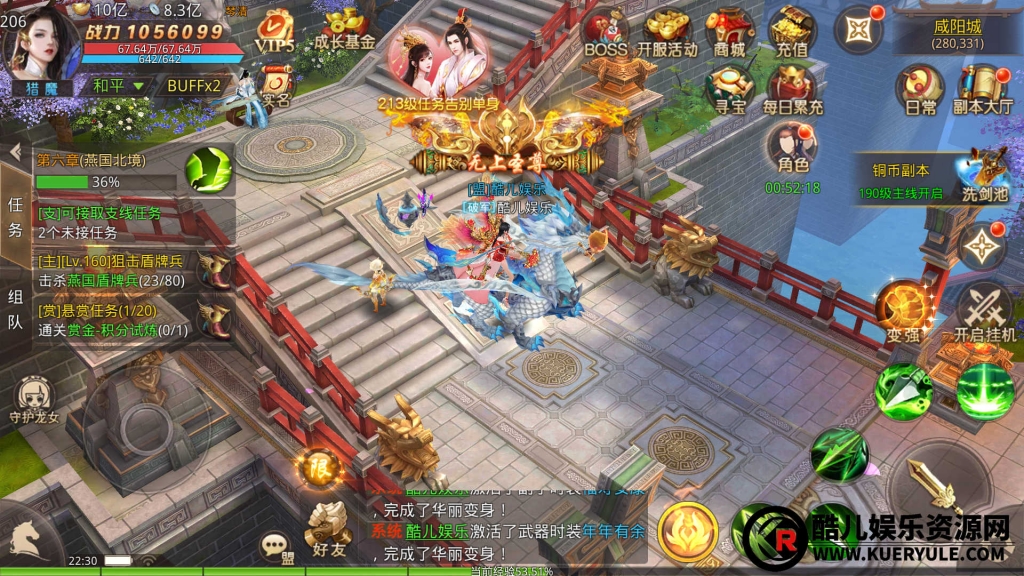Open the 咸阳城 location map

pos(957,33)
